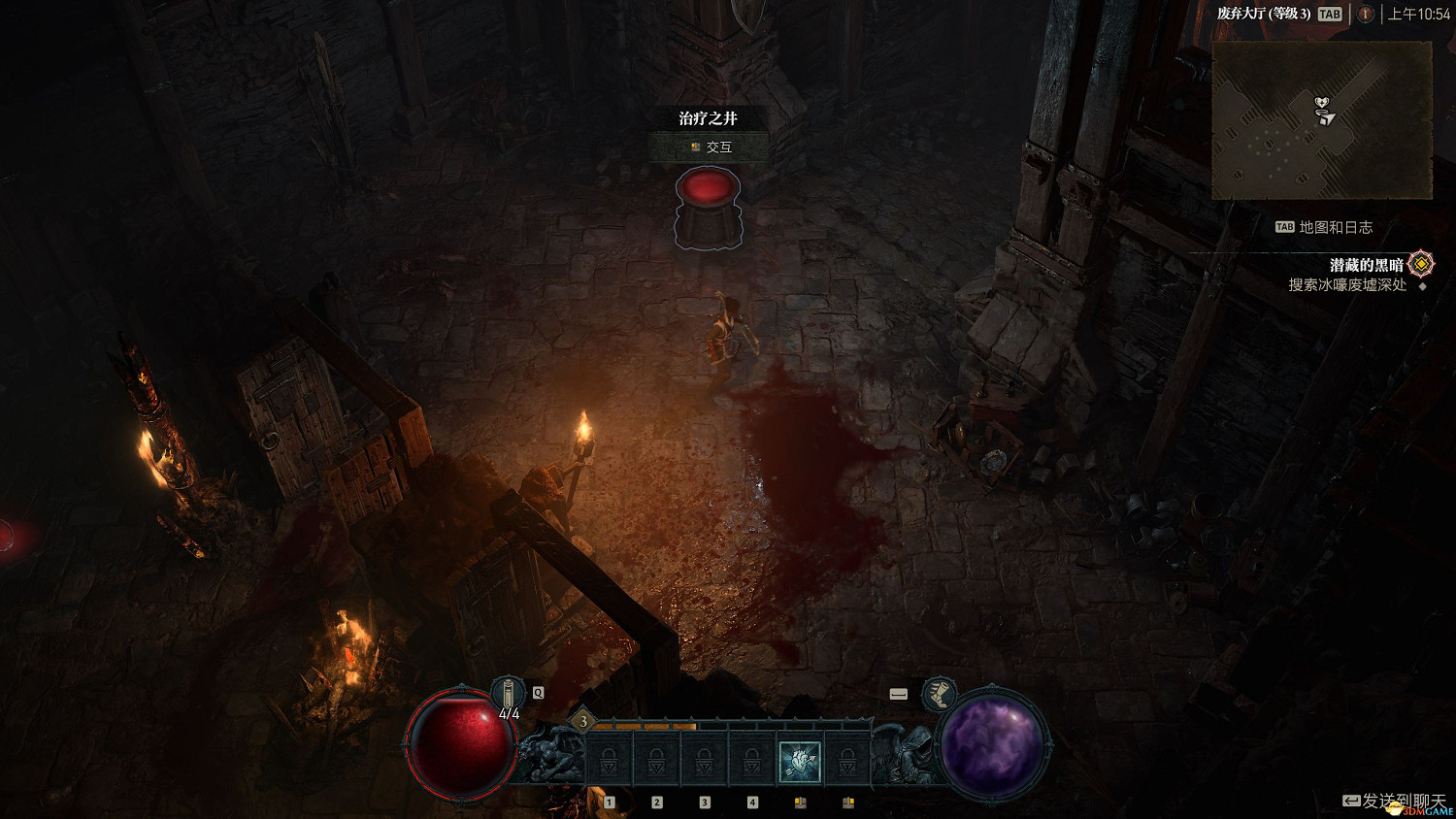The height and width of the screenshot is (819, 1456).
Task: Select the 潜藏的黑暗 quest tracker
Action: pyautogui.click(x=1367, y=265)
